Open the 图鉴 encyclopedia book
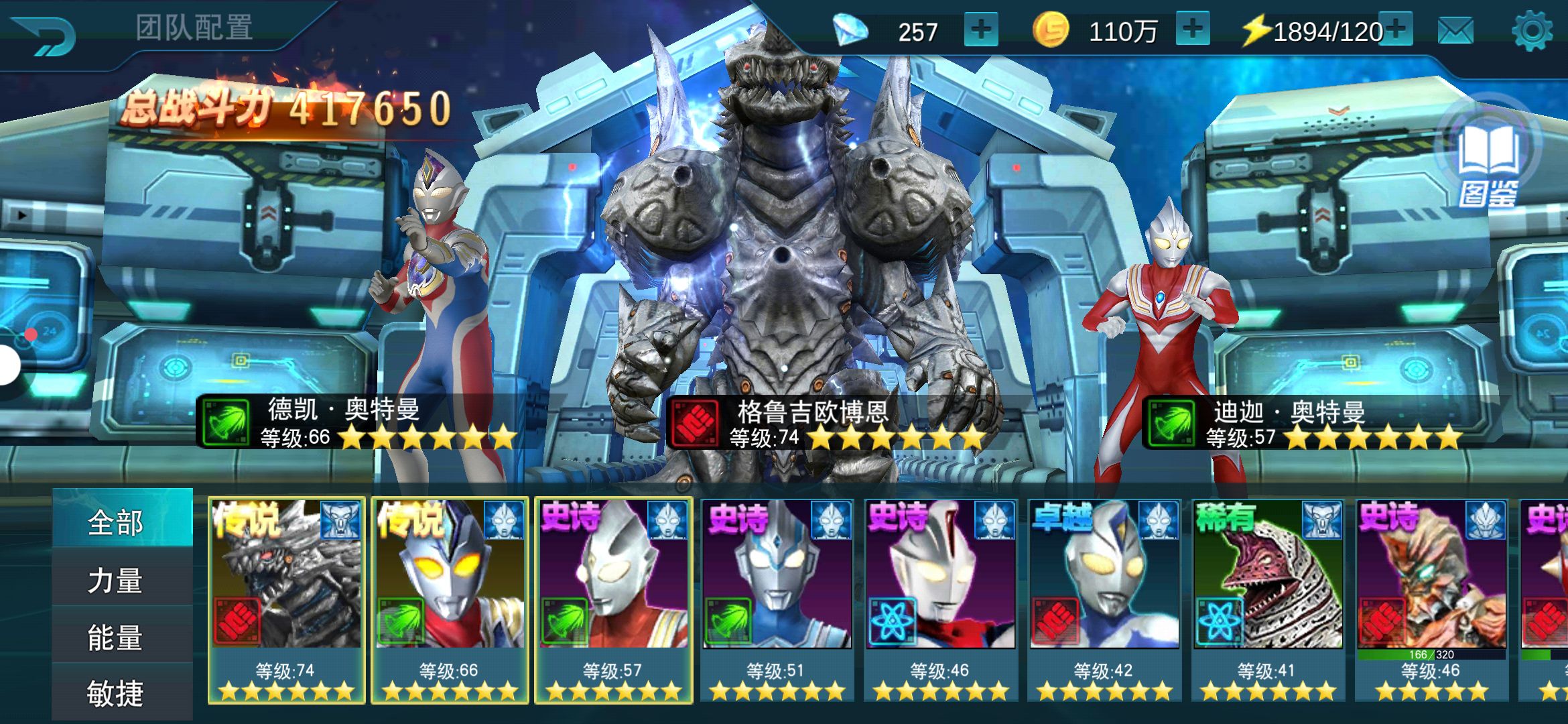This screenshot has width=1568, height=724. pos(1488,164)
